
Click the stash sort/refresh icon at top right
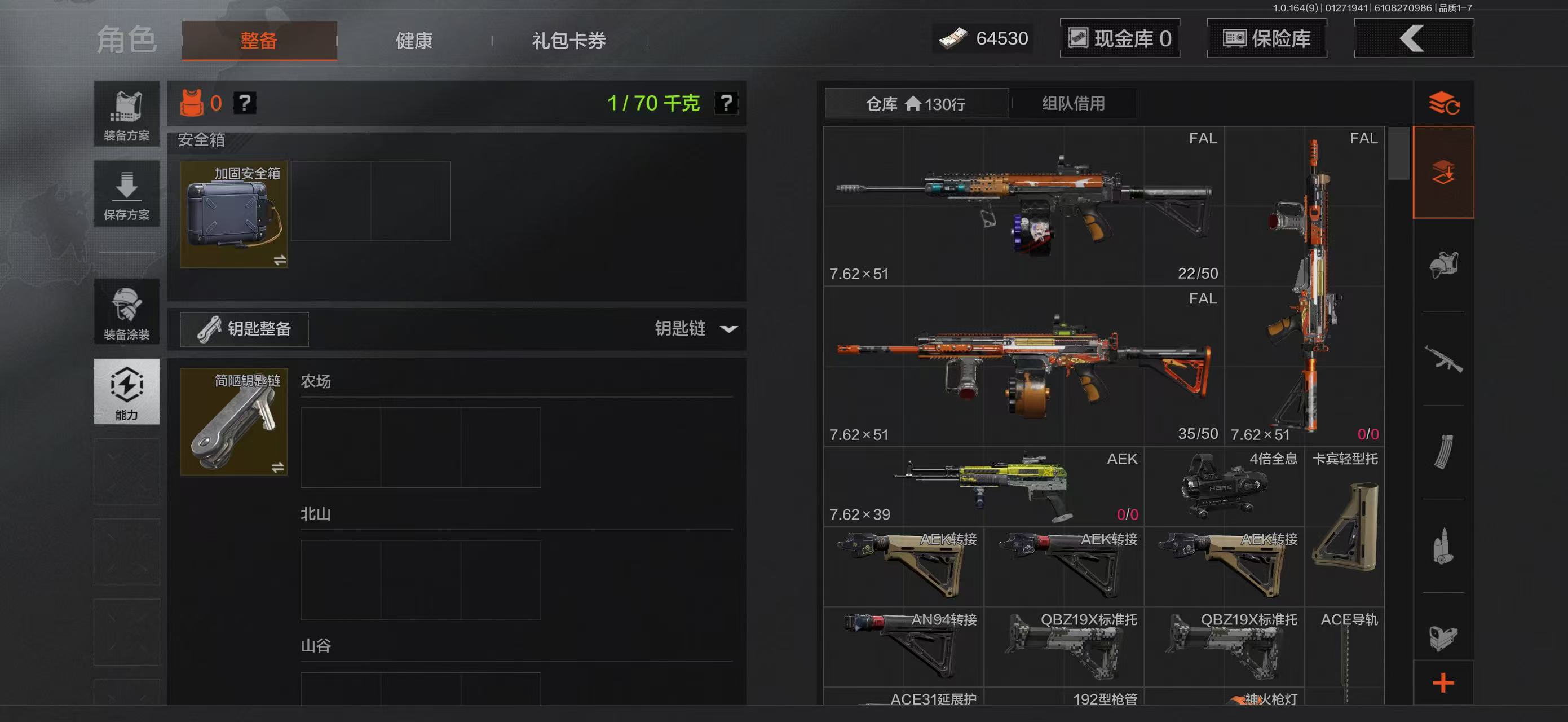pos(1445,103)
